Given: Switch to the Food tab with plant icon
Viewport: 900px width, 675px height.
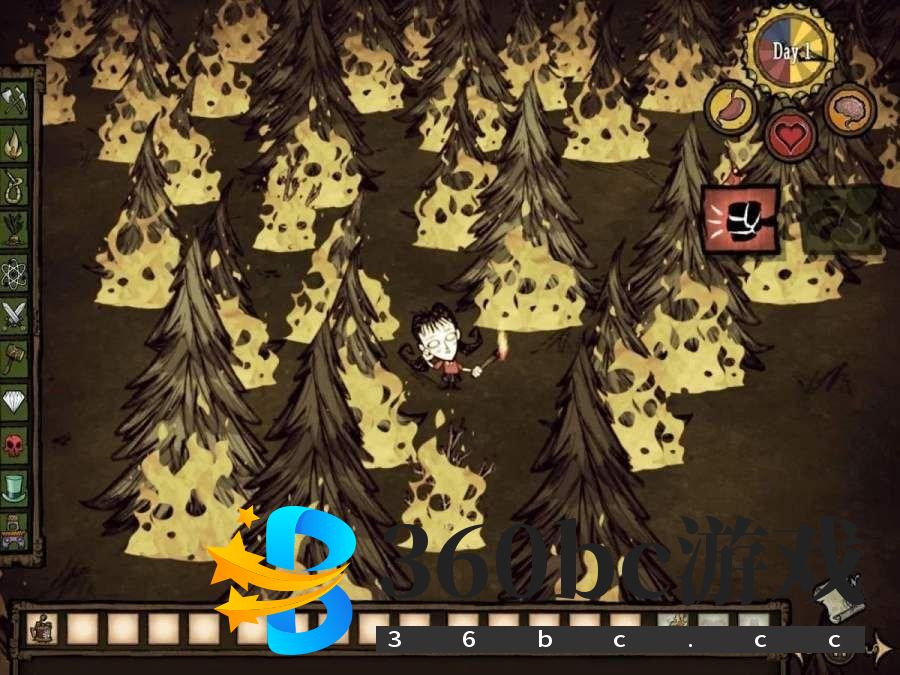Looking at the screenshot, I should click(14, 228).
